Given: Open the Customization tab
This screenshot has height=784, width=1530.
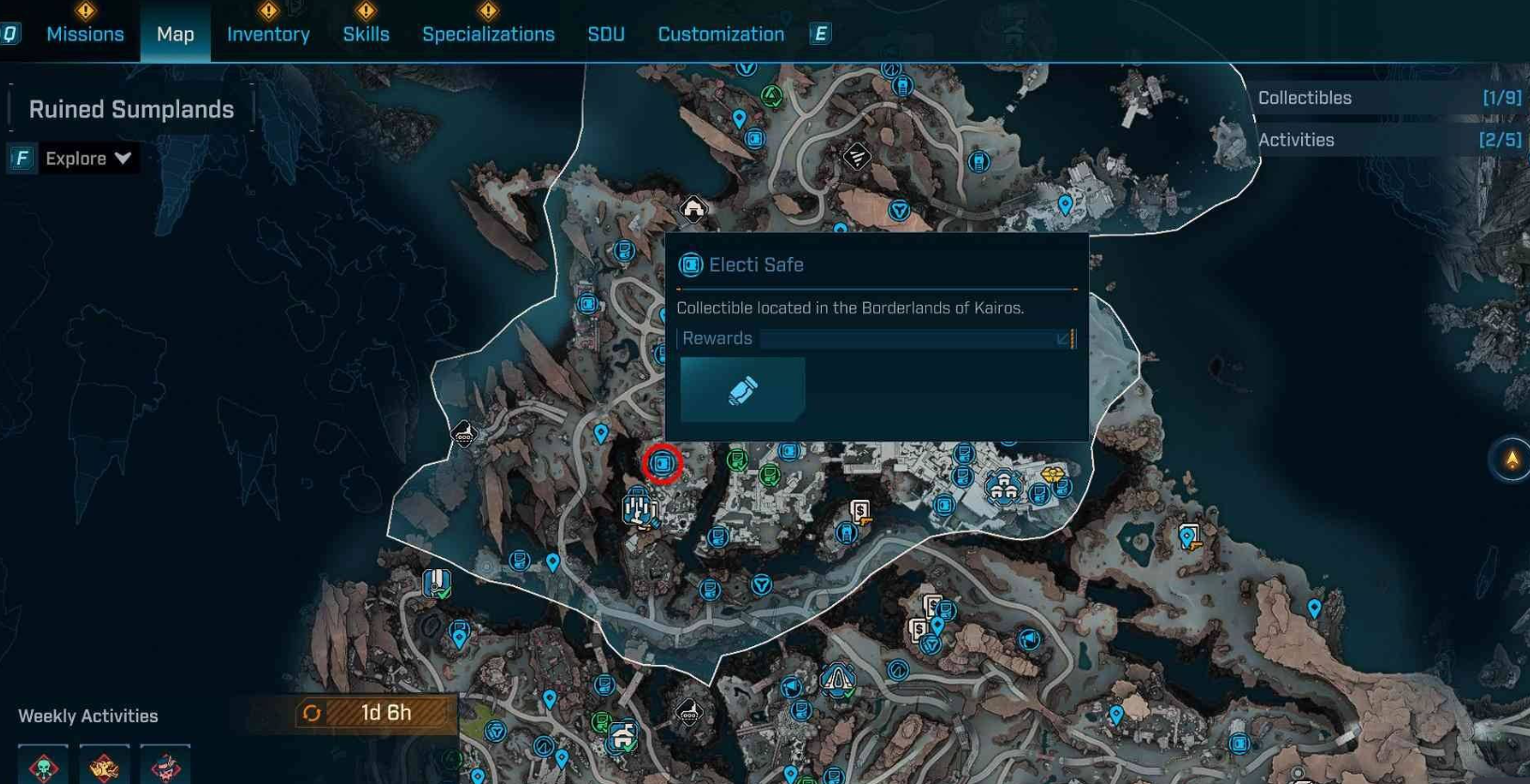Looking at the screenshot, I should pyautogui.click(x=720, y=35).
